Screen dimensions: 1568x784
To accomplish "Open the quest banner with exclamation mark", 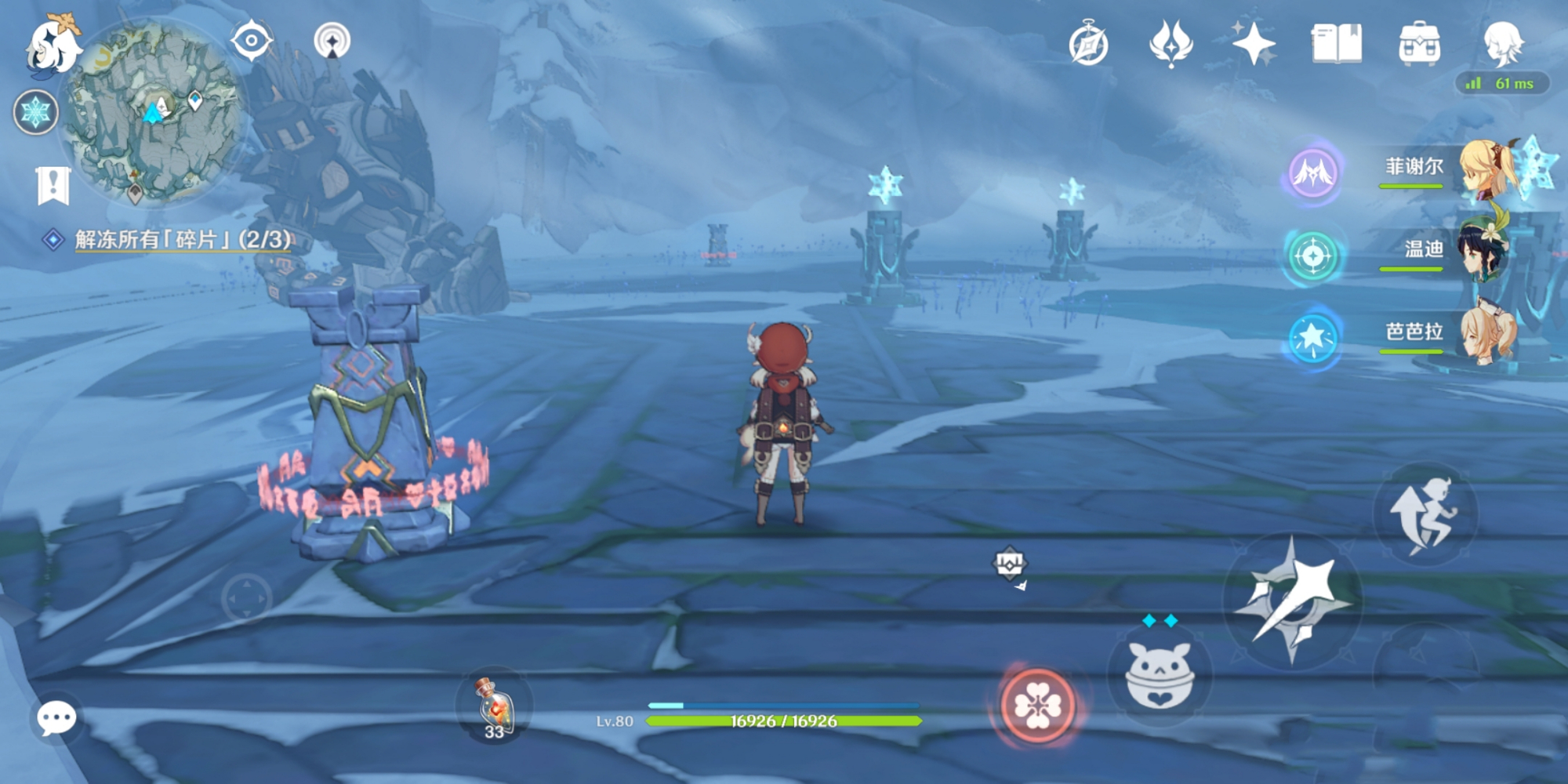I will [x=53, y=186].
